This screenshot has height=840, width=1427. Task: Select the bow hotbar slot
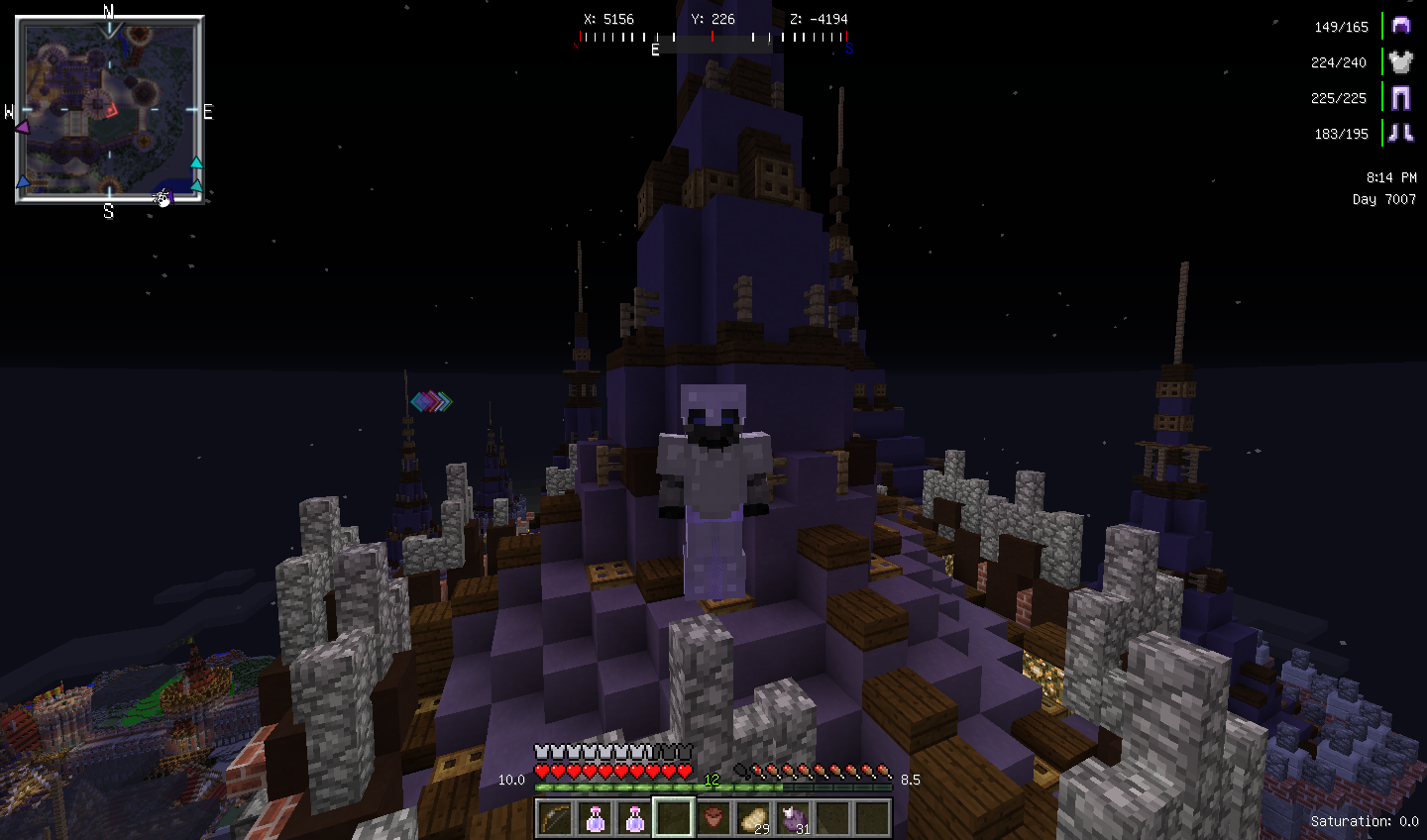555,818
